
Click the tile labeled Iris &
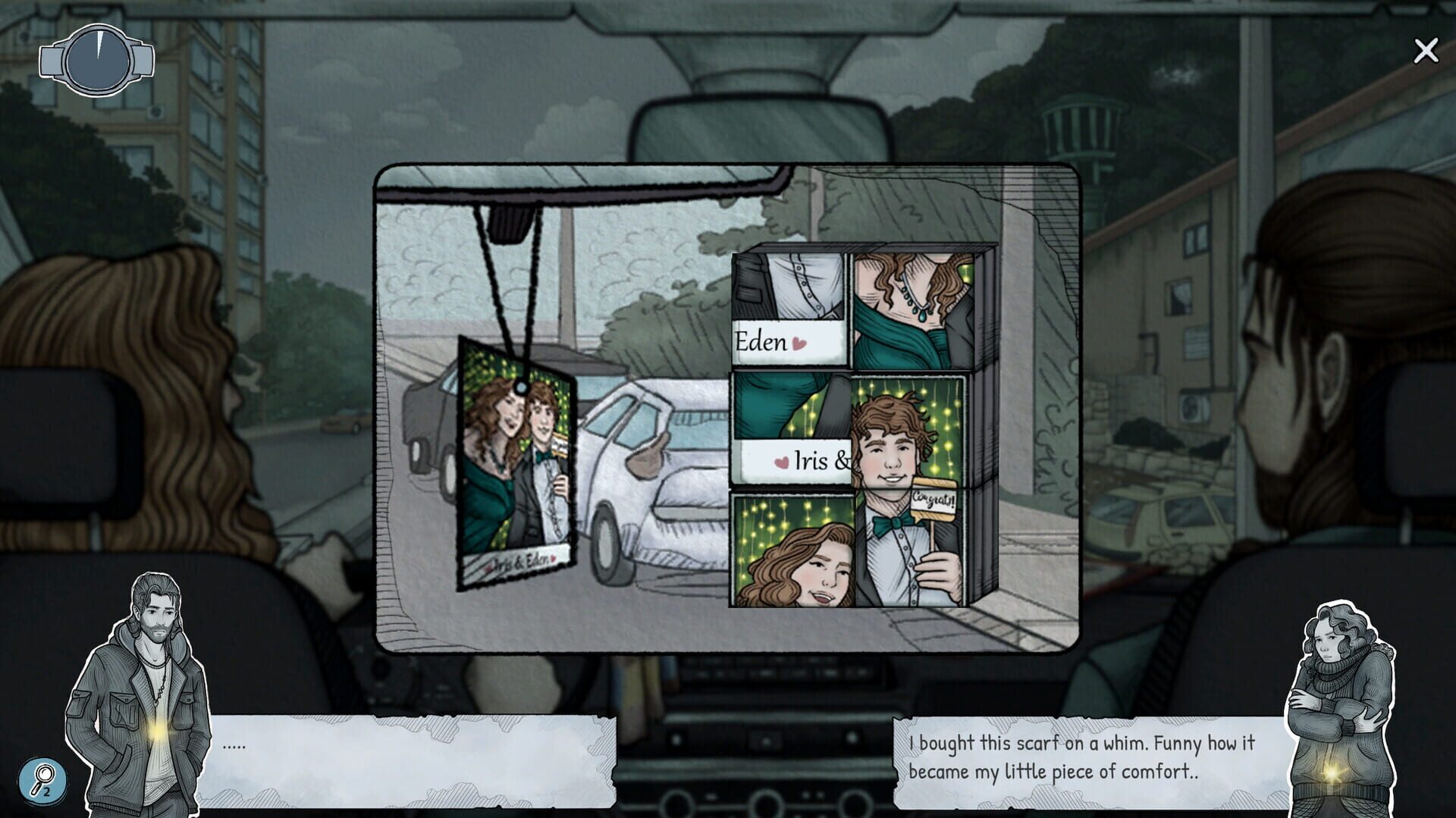click(x=815, y=459)
